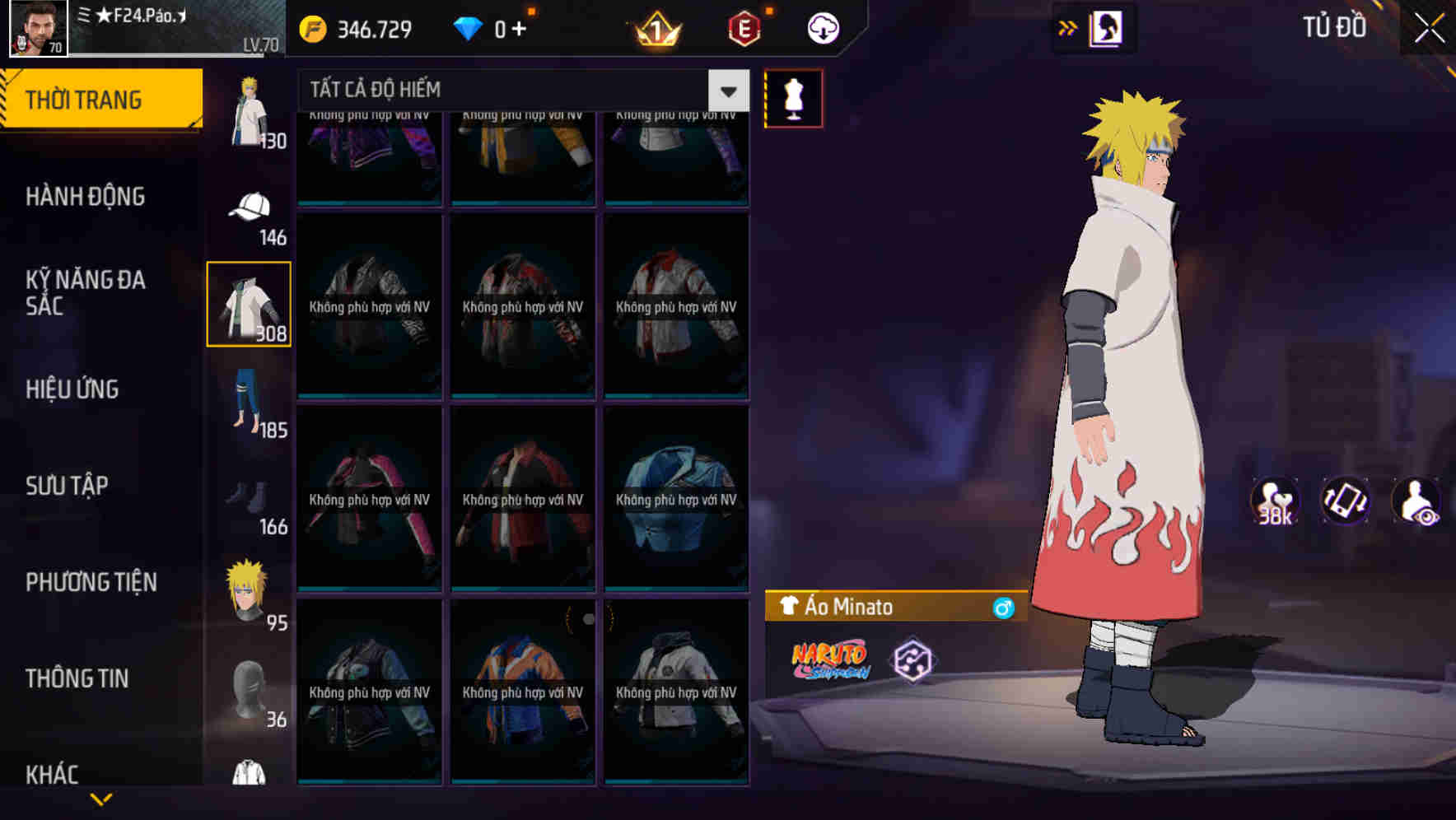This screenshot has height=820, width=1456.
Task: Toggle the jacket category with 308 items
Action: pos(249,305)
